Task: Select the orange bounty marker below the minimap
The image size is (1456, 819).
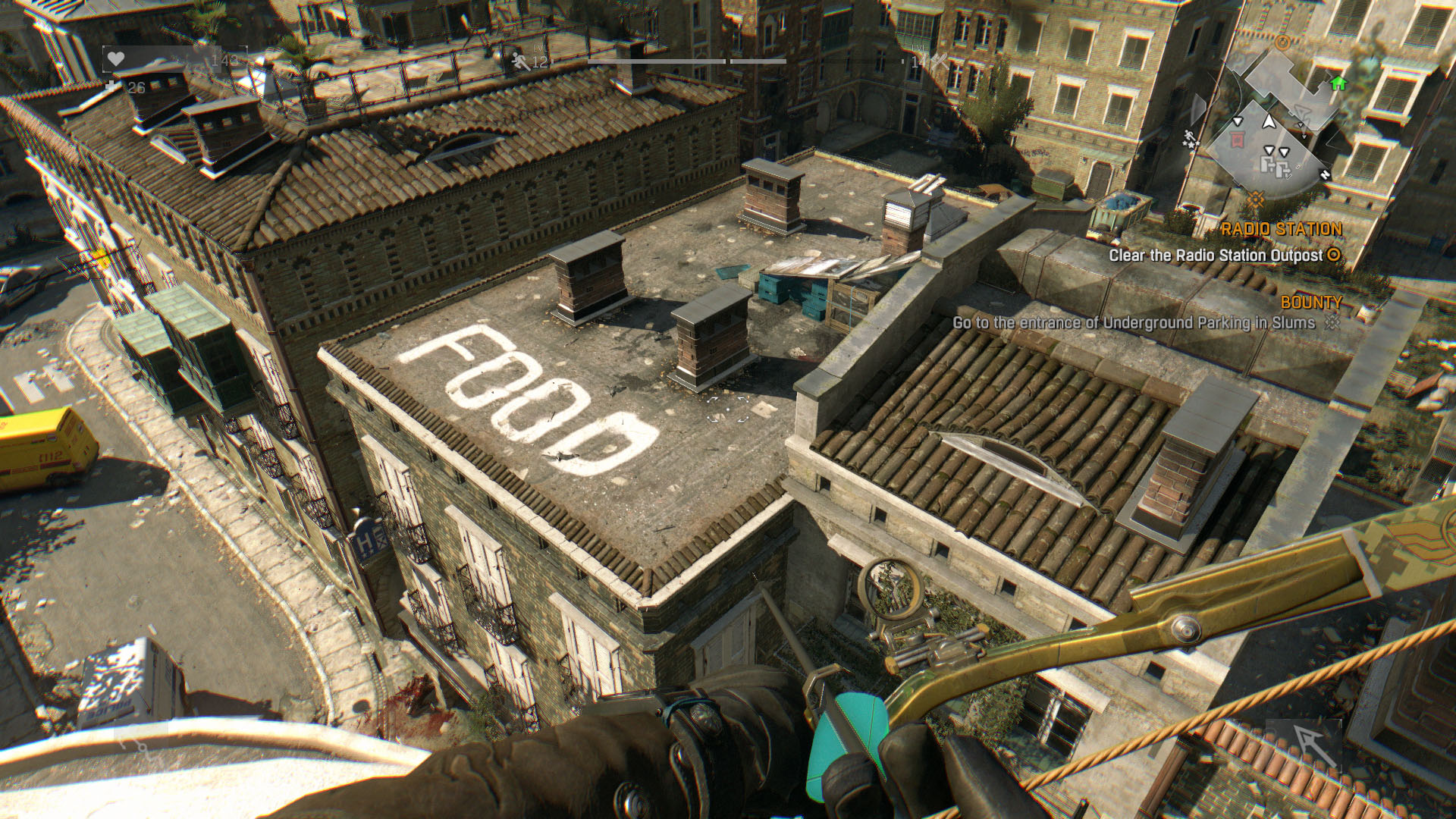Action: click(x=1257, y=199)
